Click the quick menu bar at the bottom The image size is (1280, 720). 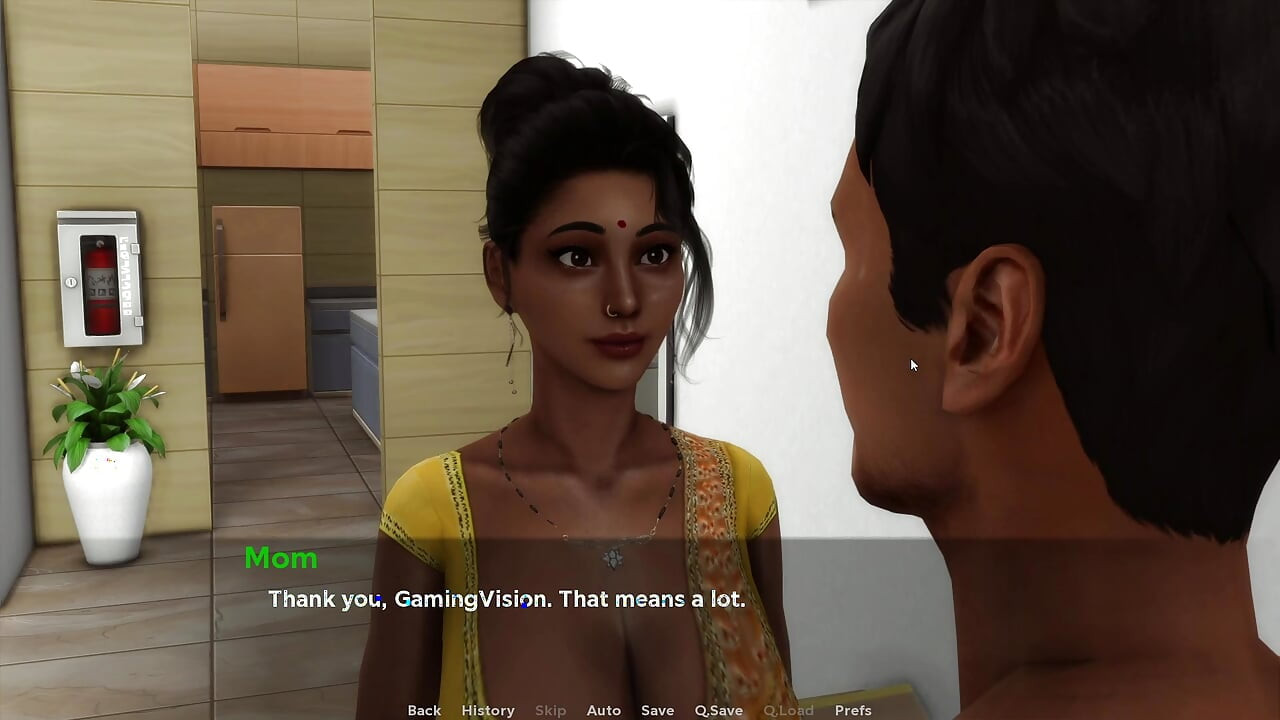(640, 710)
